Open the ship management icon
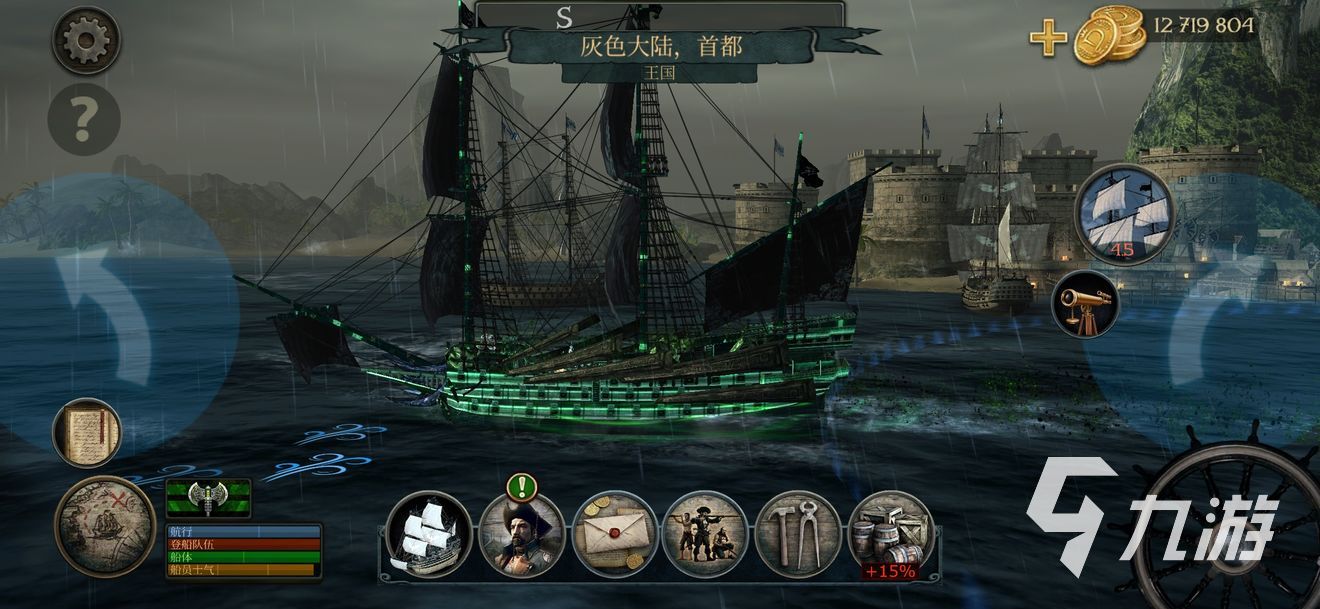The height and width of the screenshot is (609, 1320). coord(429,534)
